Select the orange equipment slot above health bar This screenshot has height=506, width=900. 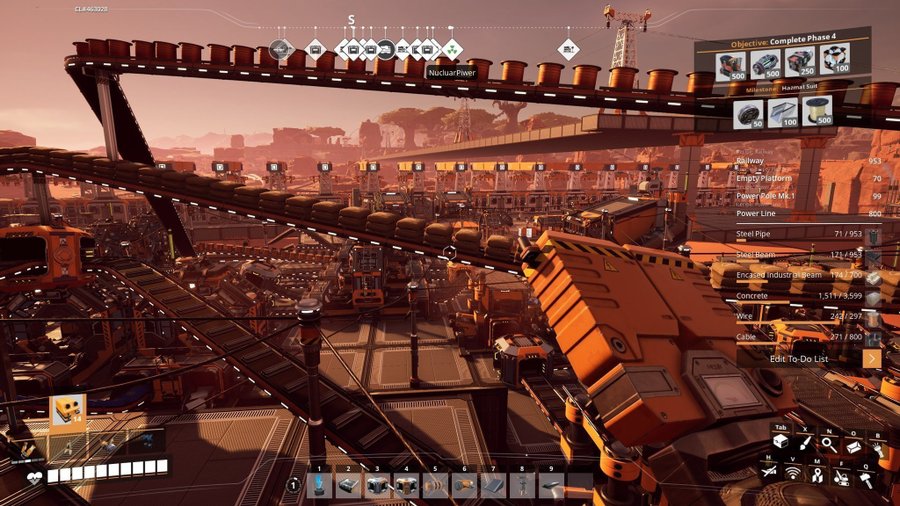coord(68,411)
